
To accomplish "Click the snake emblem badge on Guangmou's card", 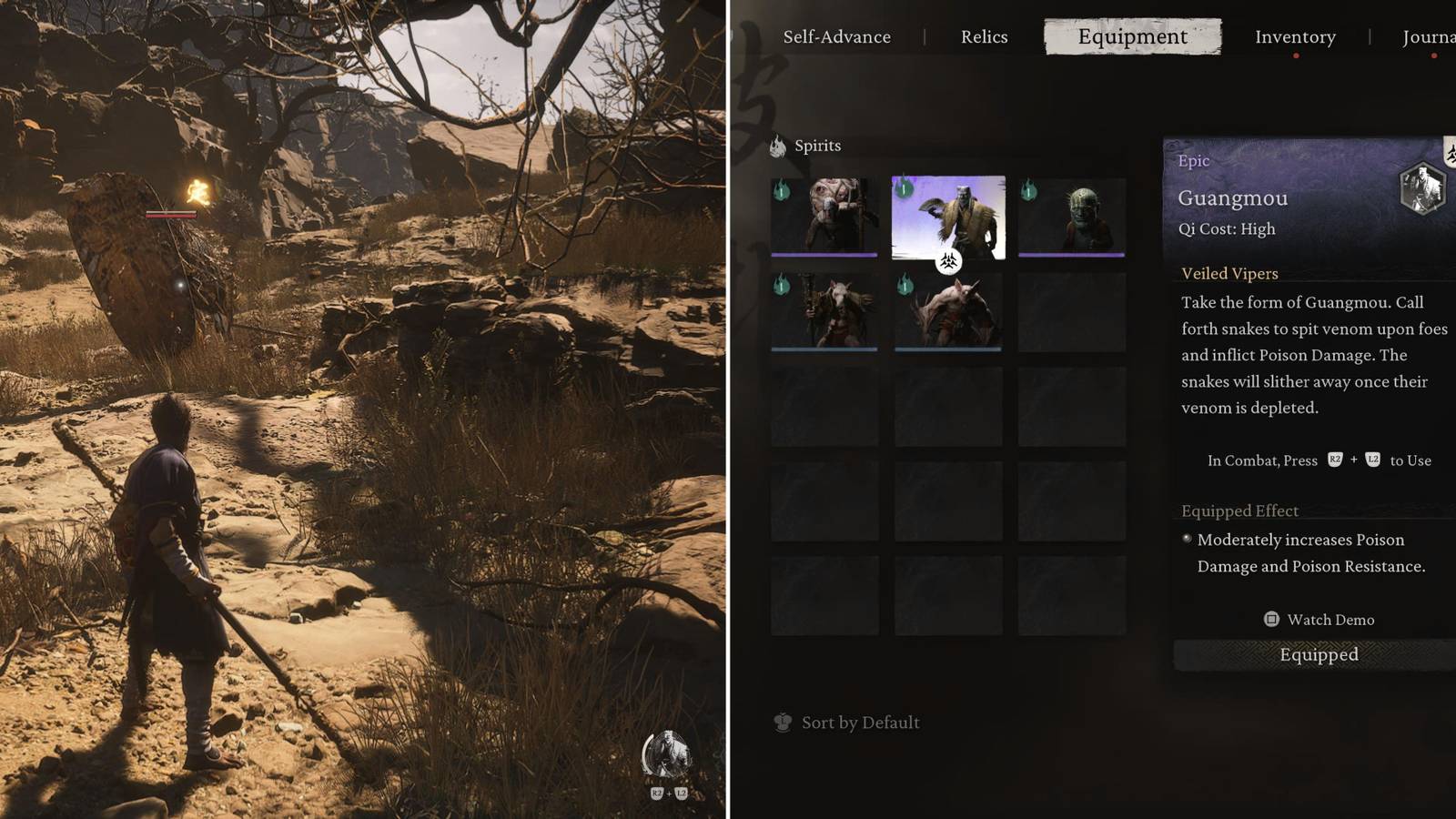I will pos(949,261).
